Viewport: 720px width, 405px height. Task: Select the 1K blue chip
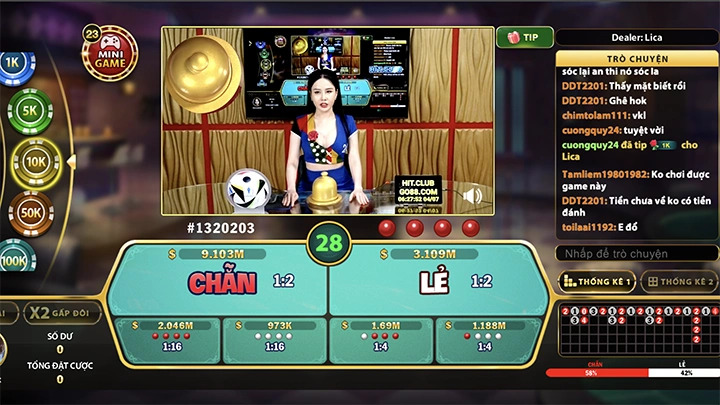pyautogui.click(x=13, y=62)
